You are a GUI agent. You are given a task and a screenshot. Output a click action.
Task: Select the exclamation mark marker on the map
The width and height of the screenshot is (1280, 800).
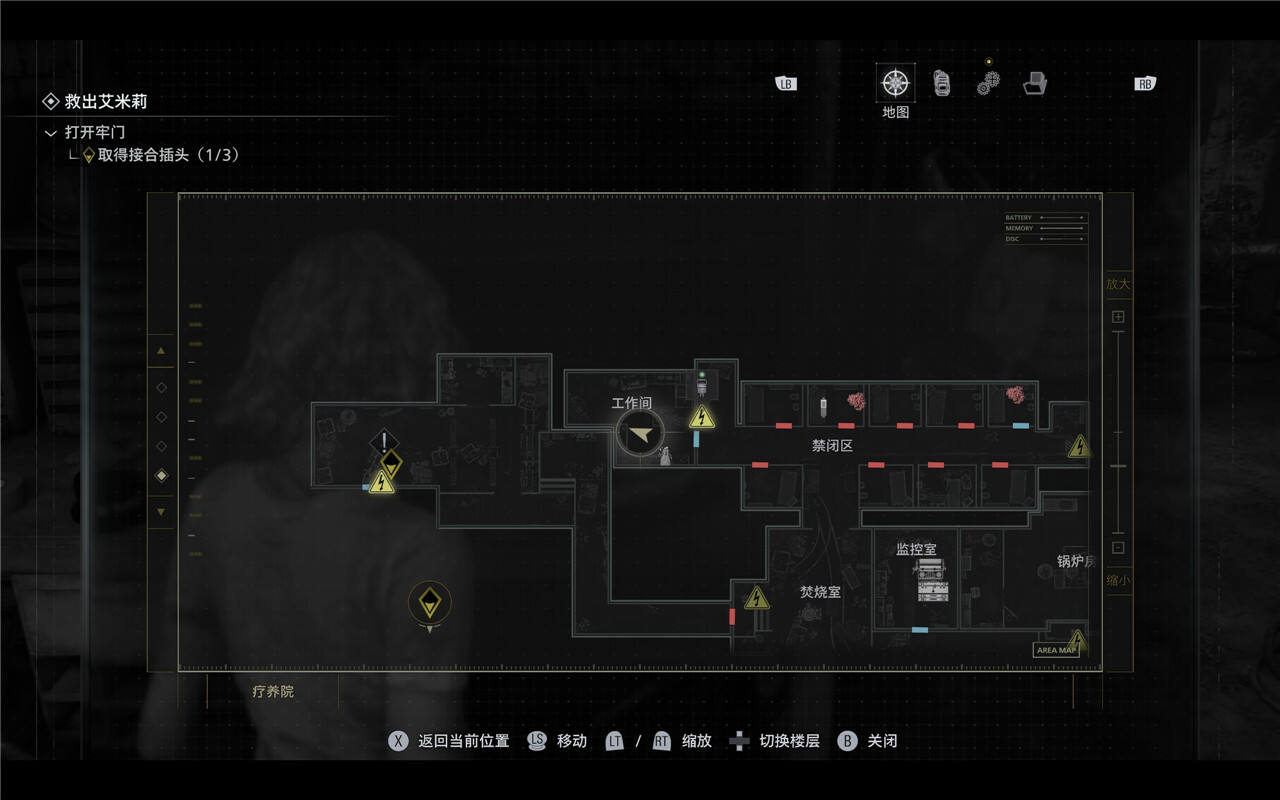(385, 441)
